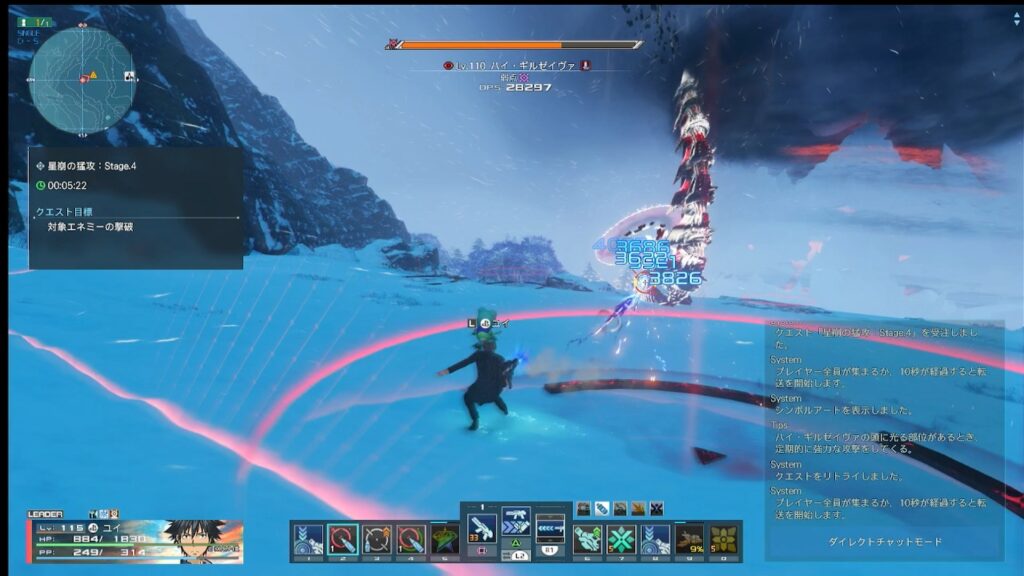Viewport: 1024px width, 576px height.
Task: Click the white bottle buff icon above hotbar
Action: pyautogui.click(x=602, y=508)
